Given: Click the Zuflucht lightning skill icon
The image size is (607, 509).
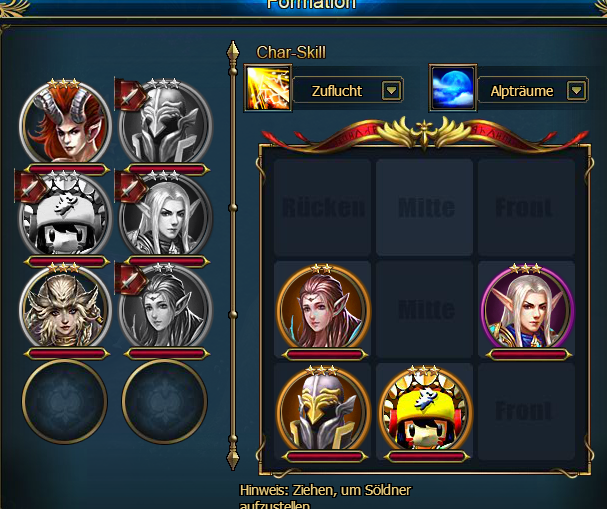Looking at the screenshot, I should 268,89.
